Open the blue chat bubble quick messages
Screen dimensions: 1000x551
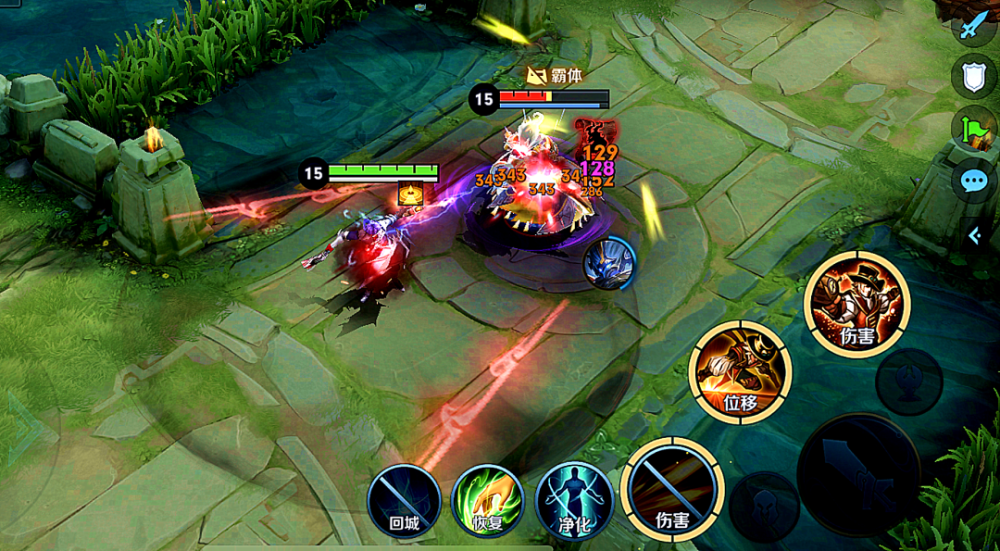974,181
